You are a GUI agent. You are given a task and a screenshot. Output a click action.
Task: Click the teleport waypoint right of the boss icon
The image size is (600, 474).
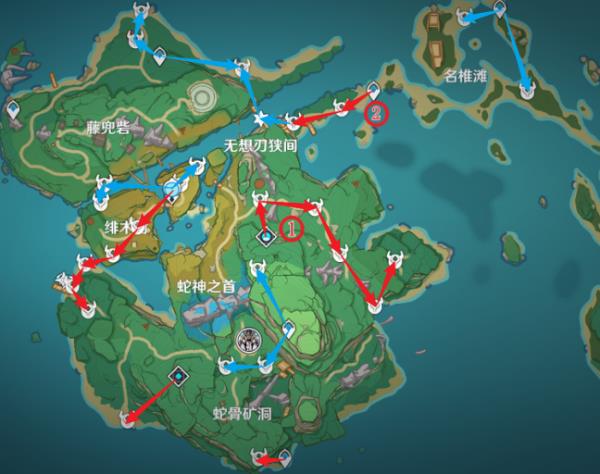288,329
